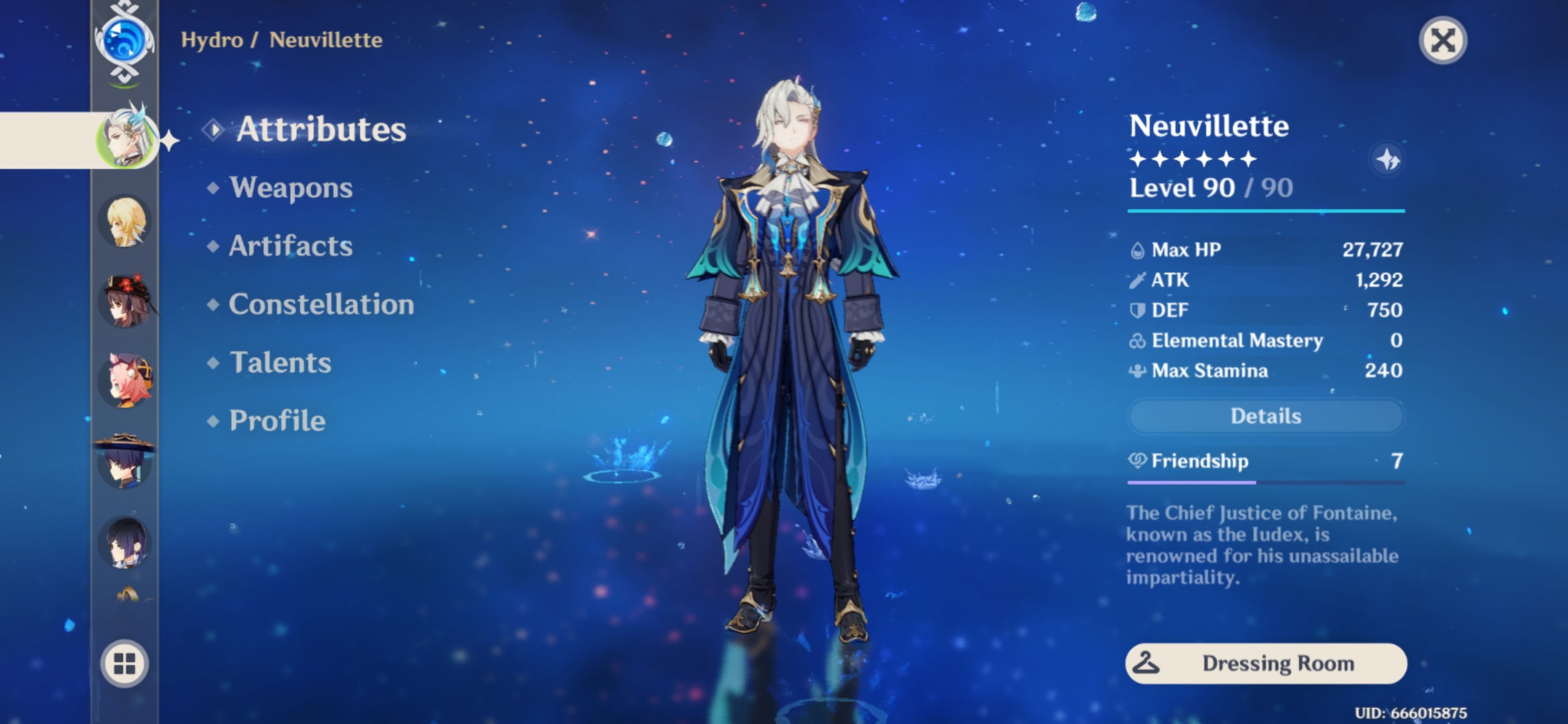Viewport: 1568px width, 724px height.
Task: Open the Constellation section
Action: tap(321, 304)
